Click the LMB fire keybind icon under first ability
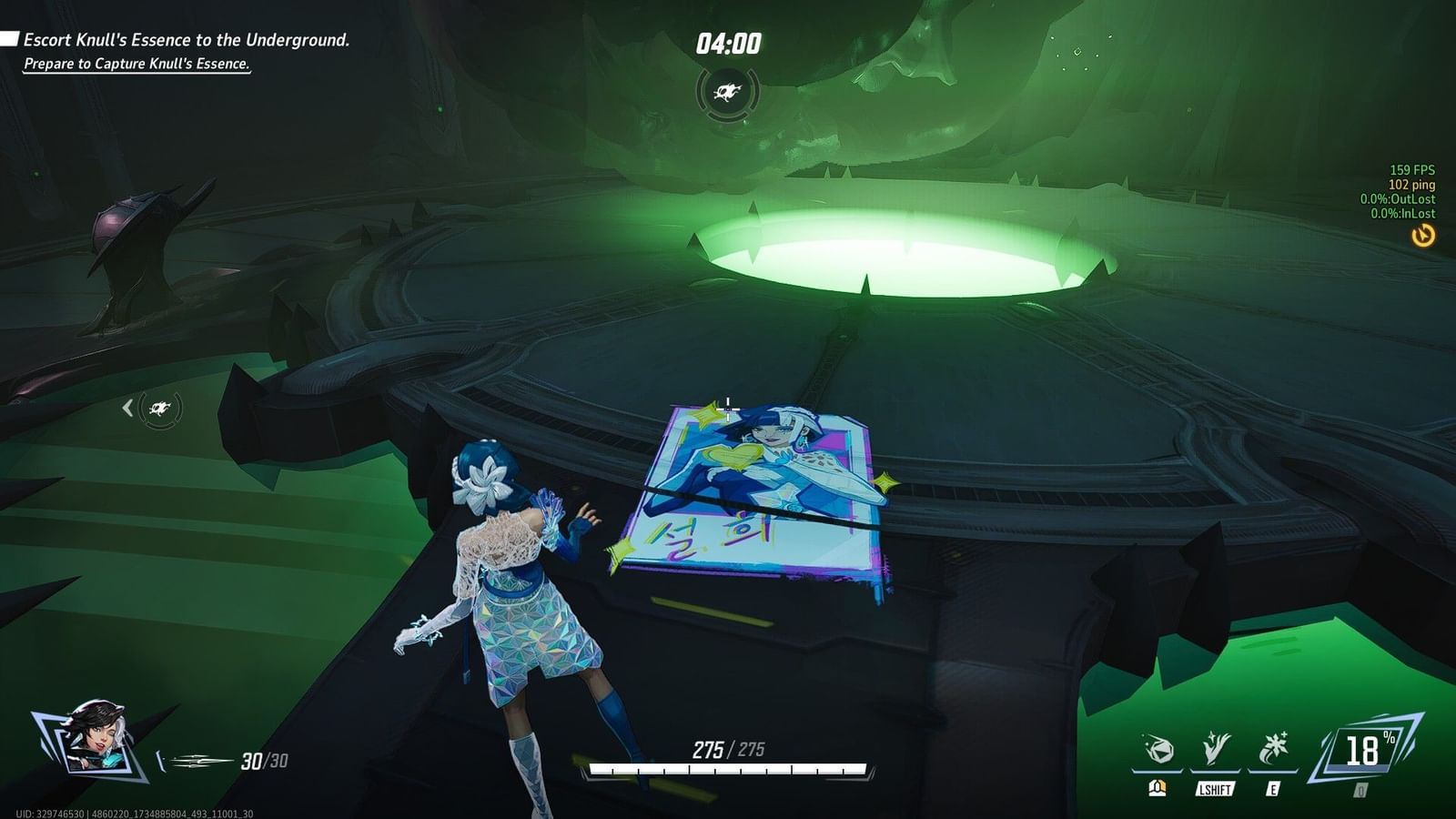This screenshot has height=819, width=1456. tap(1156, 789)
